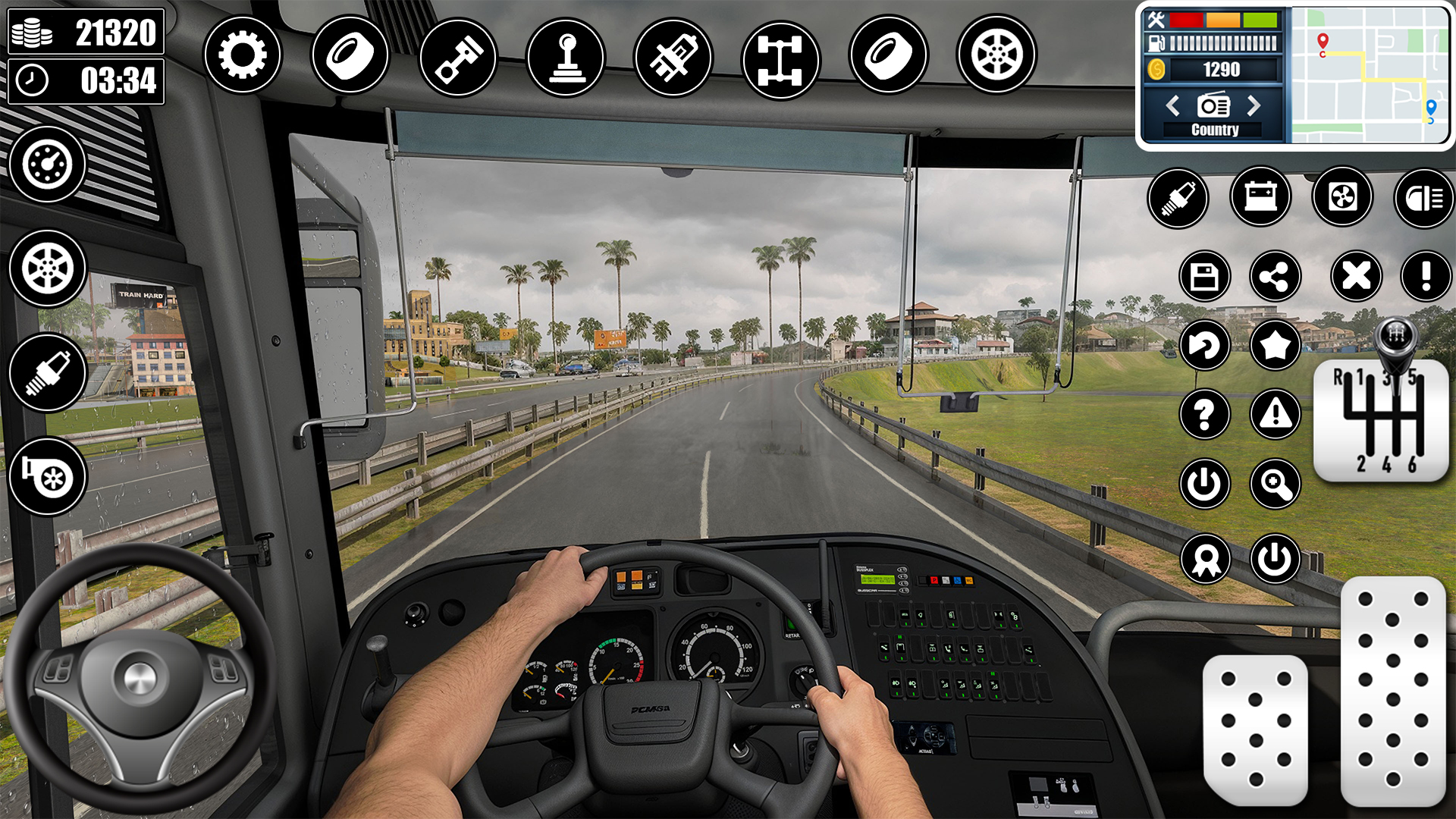The height and width of the screenshot is (819, 1456).
Task: Switch to previous radio station with left chevron
Action: point(1172,106)
